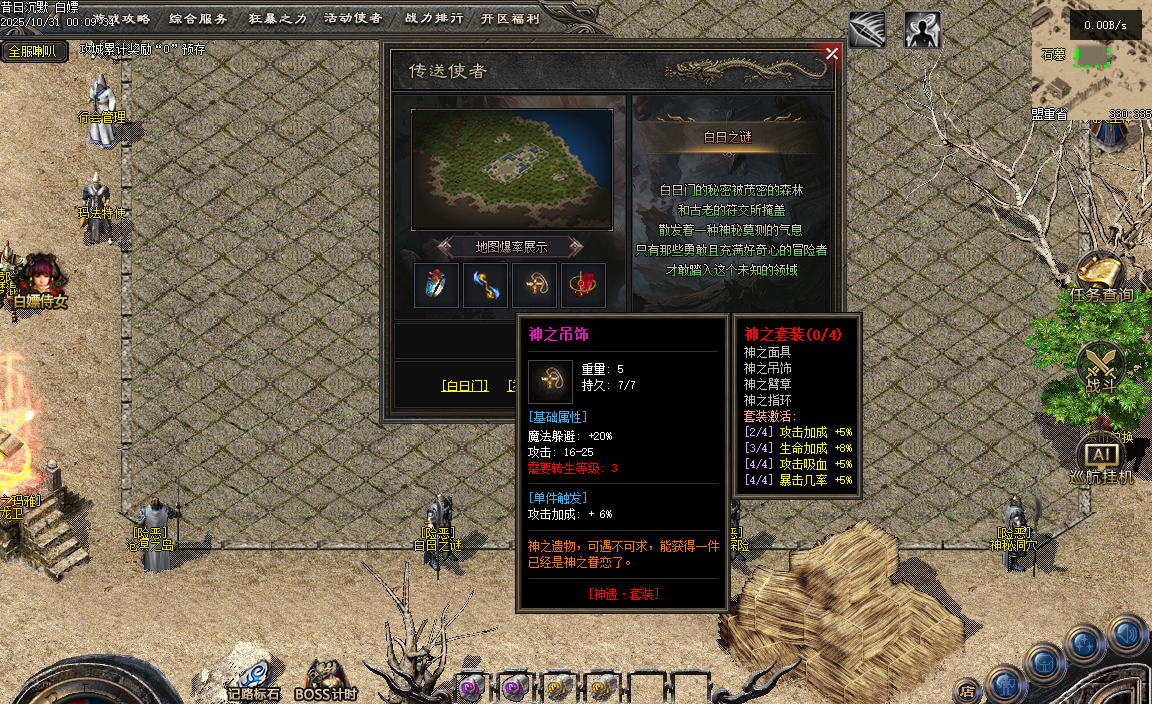Select the red mask drop icon
The width and height of the screenshot is (1152, 704).
[x=584, y=286]
